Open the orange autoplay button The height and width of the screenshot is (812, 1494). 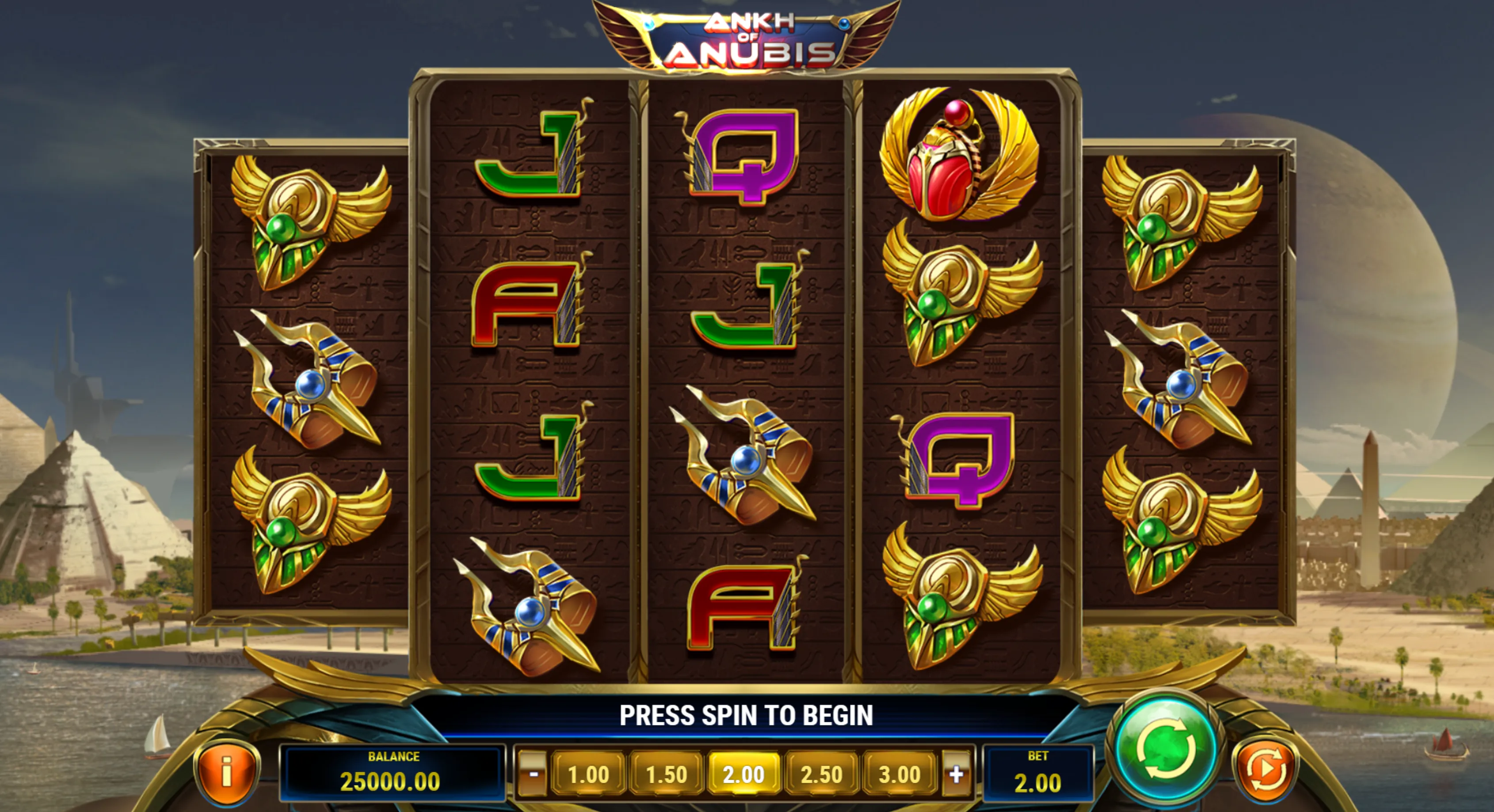coord(1265,770)
